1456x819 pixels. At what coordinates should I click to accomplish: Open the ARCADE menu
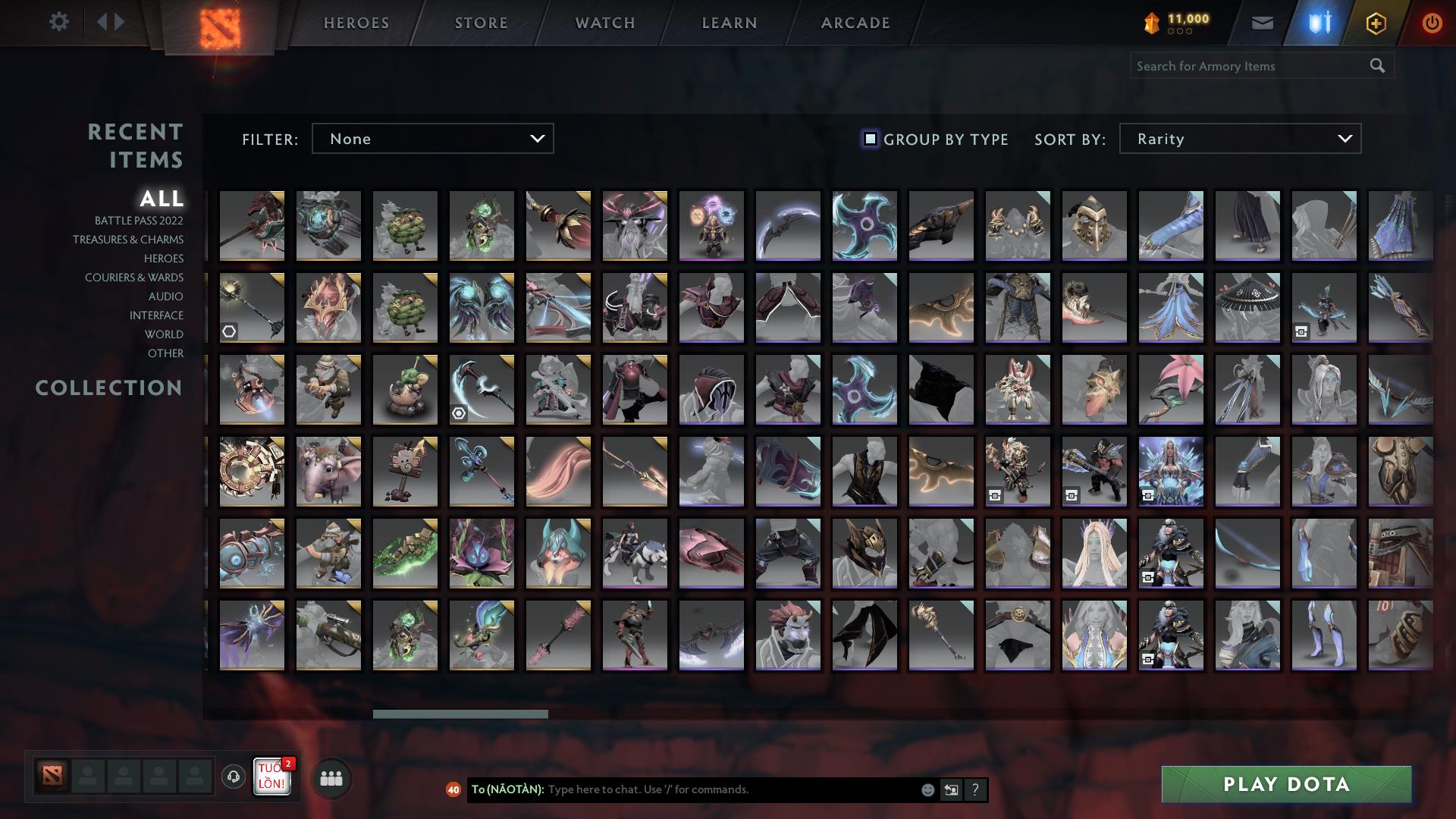(x=855, y=23)
